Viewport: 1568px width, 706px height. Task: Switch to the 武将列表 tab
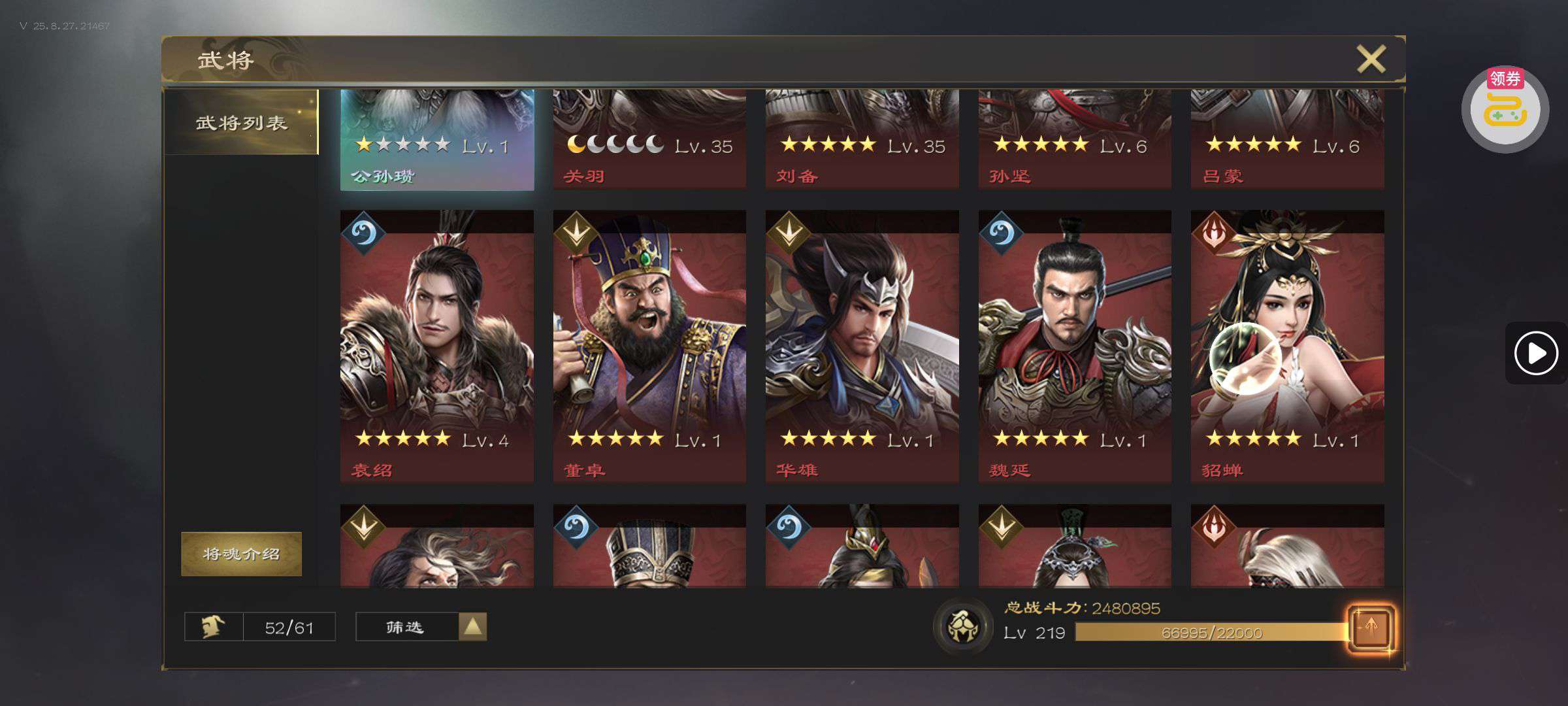click(x=241, y=122)
